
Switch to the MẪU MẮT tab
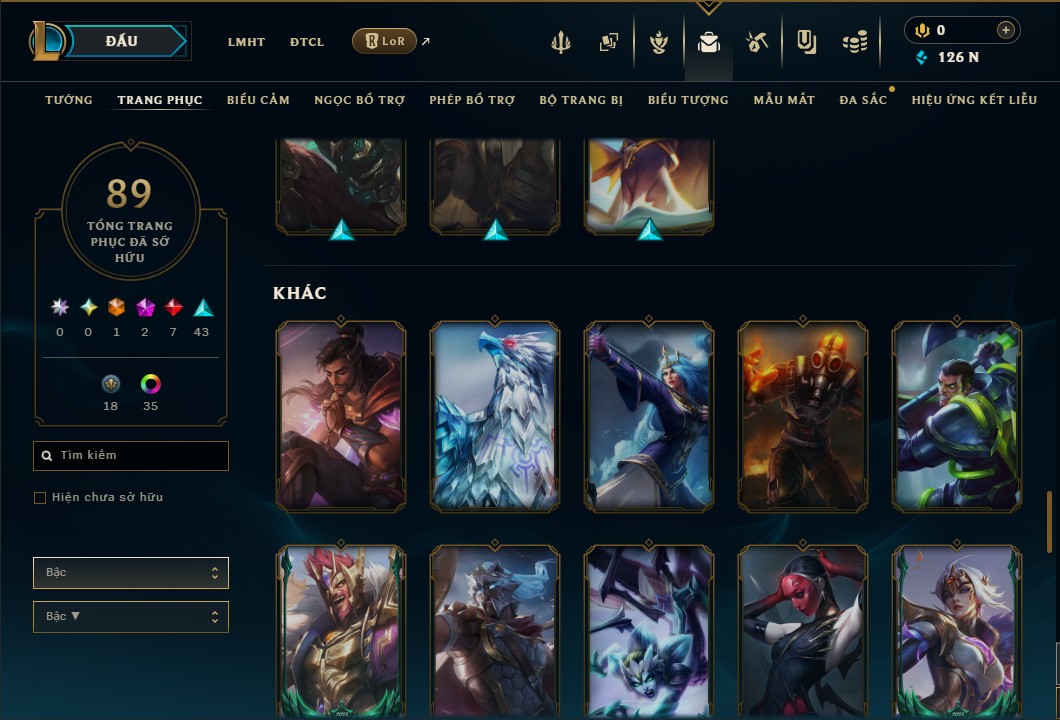click(784, 100)
